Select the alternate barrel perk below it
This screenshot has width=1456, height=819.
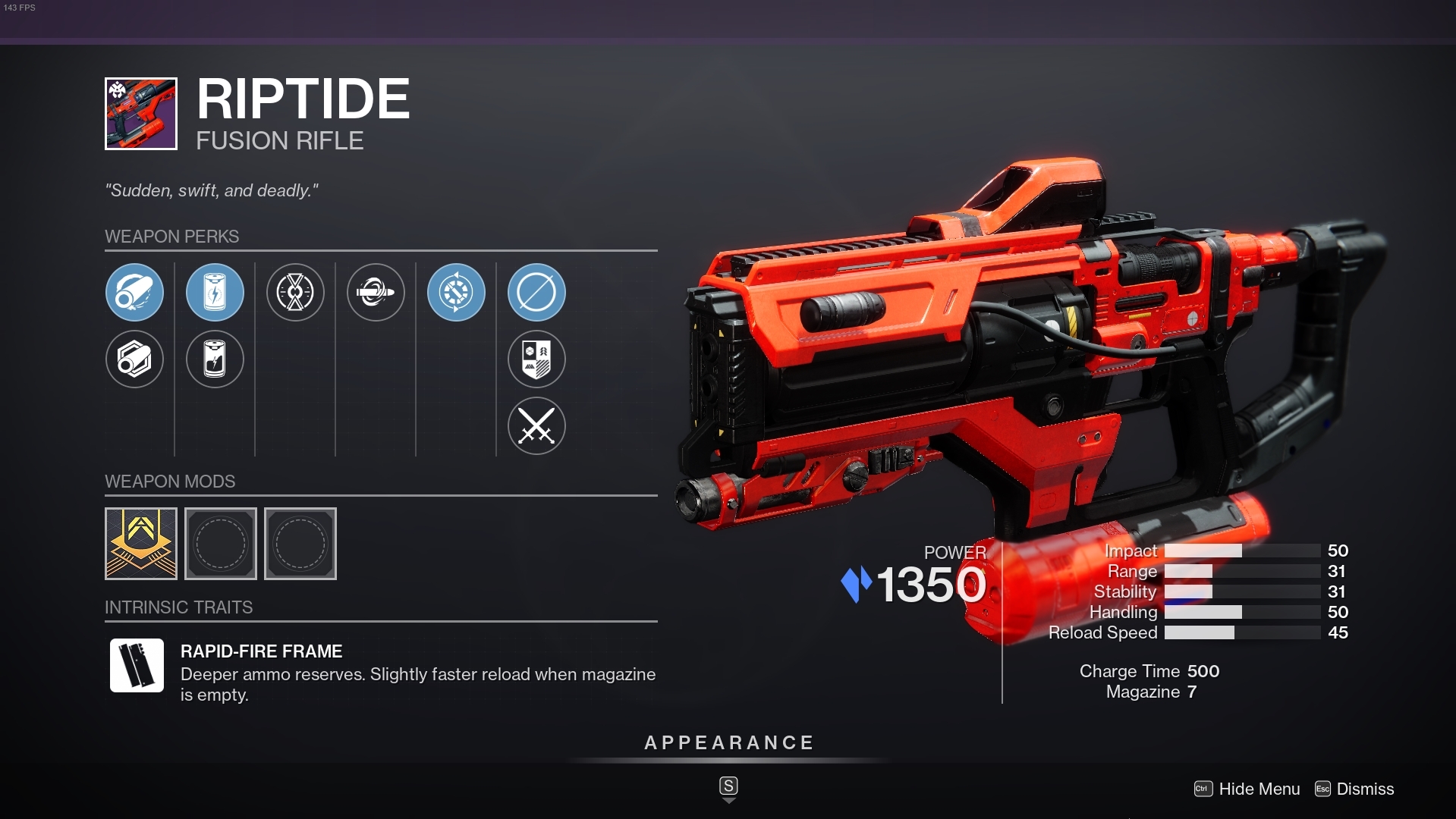[x=135, y=359]
